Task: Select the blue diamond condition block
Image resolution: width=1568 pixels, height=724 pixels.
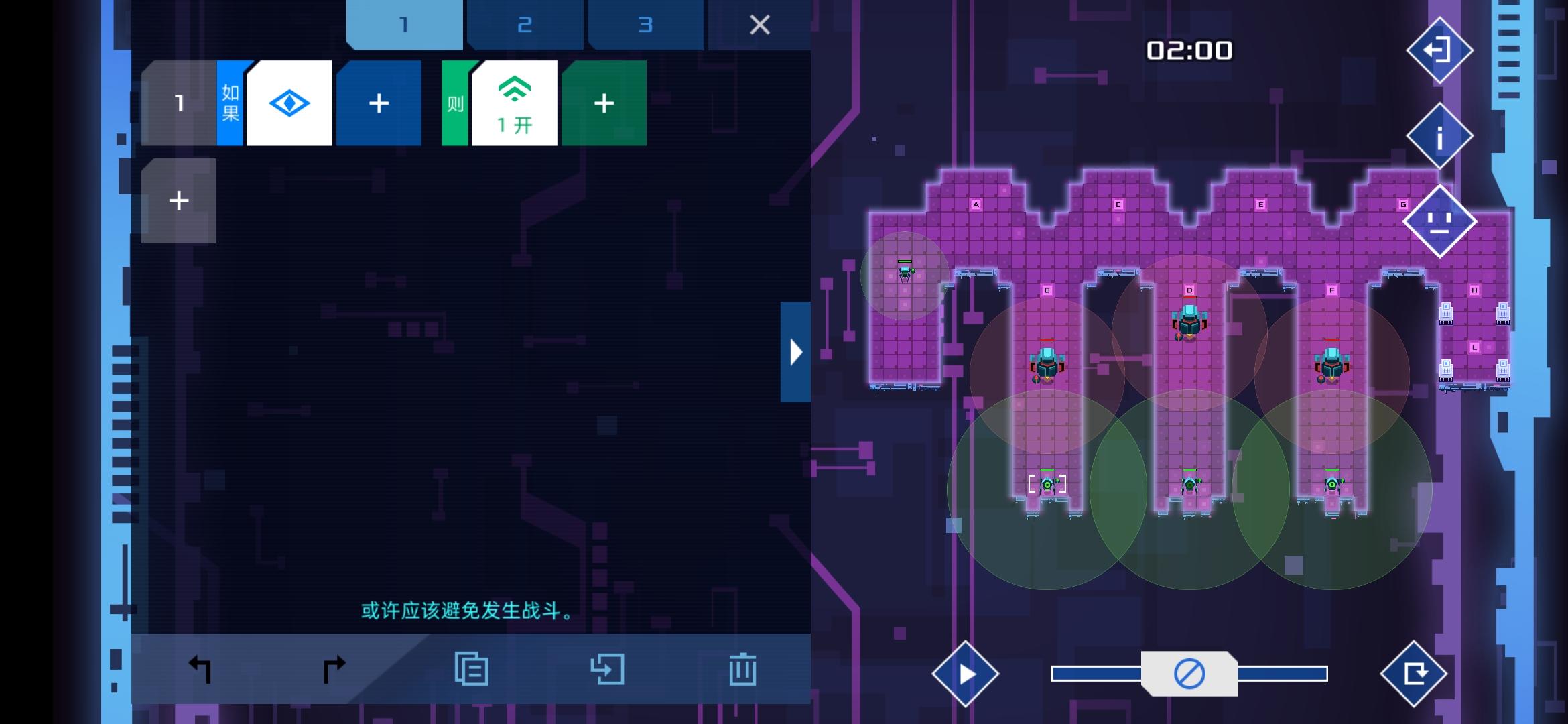Action: [x=289, y=103]
